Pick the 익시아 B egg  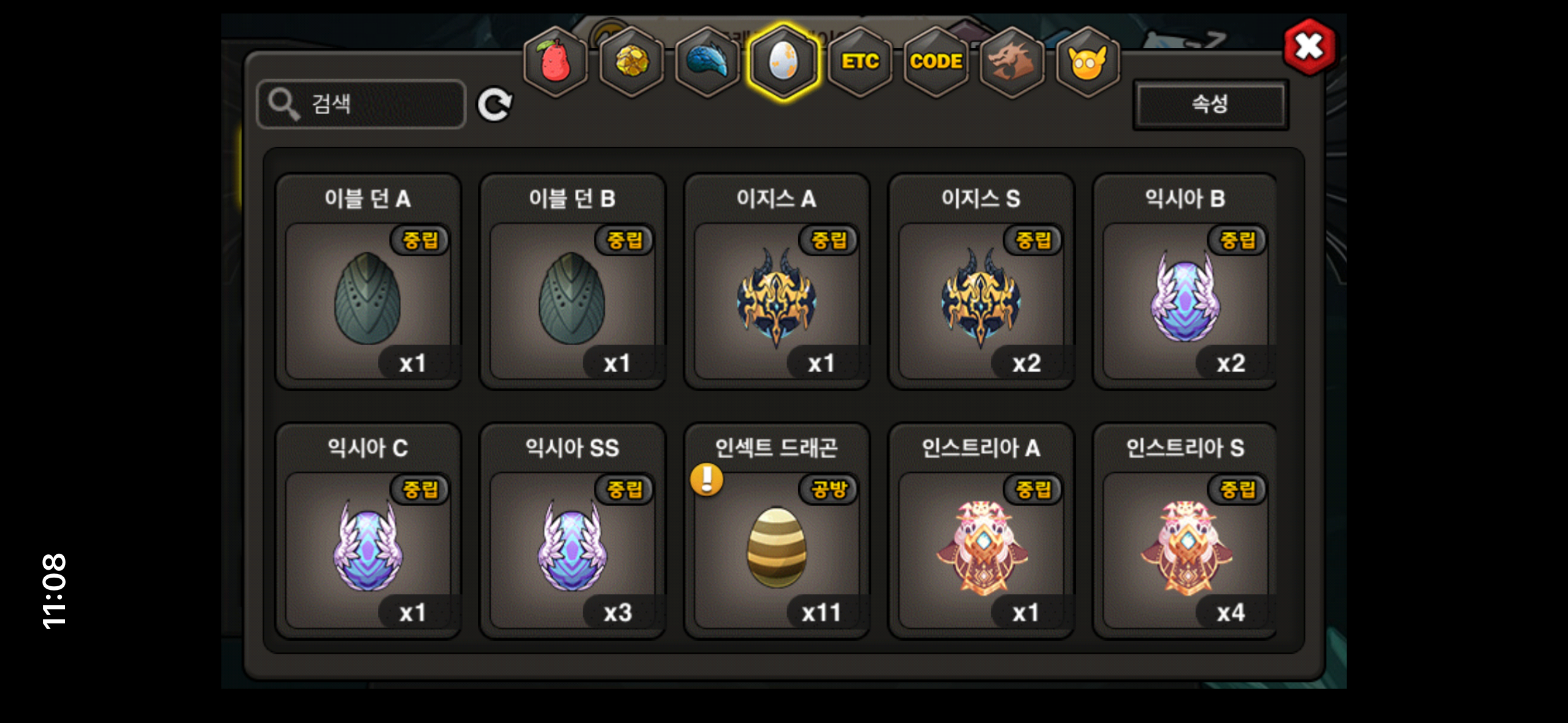pyautogui.click(x=1185, y=300)
